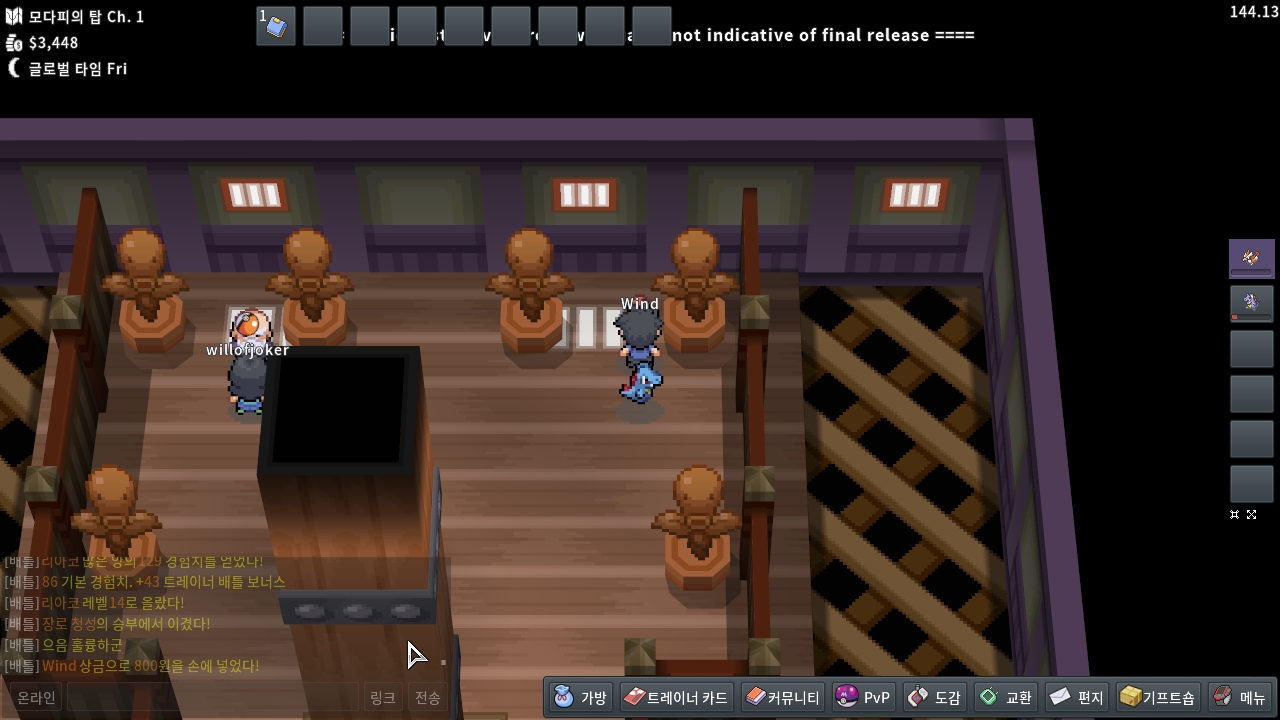
Task: Open the 트레이너 카드 (trainer card)
Action: point(676,697)
